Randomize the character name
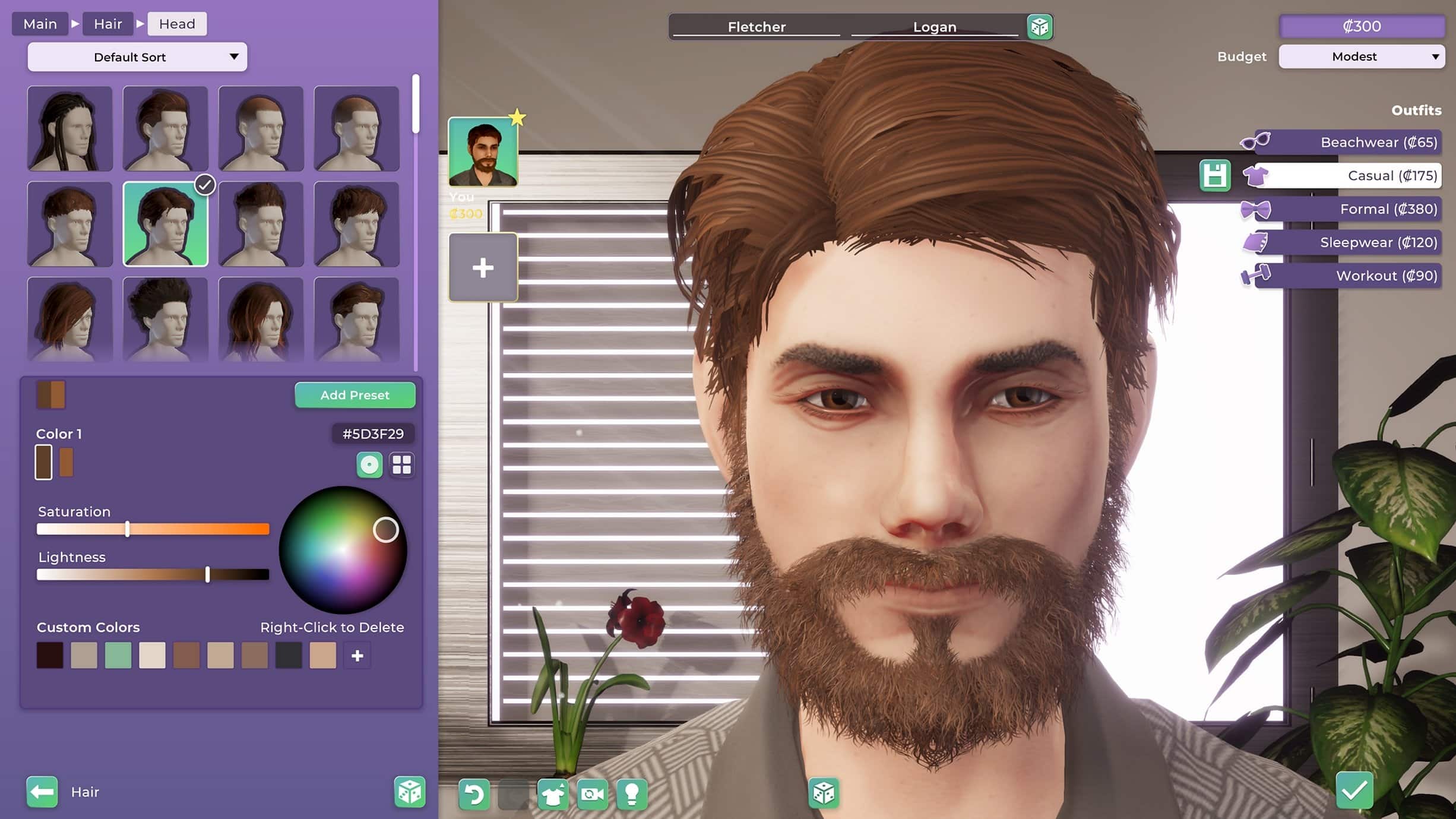Image resolution: width=1456 pixels, height=819 pixels. 1039,27
